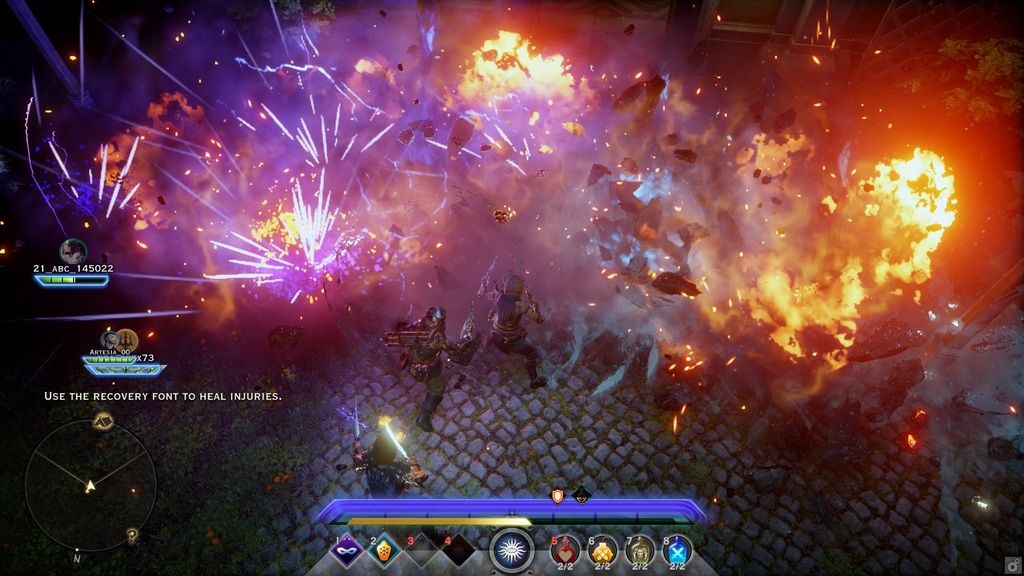
Task: Use the blue crossed flask in slot 8
Action: (677, 550)
